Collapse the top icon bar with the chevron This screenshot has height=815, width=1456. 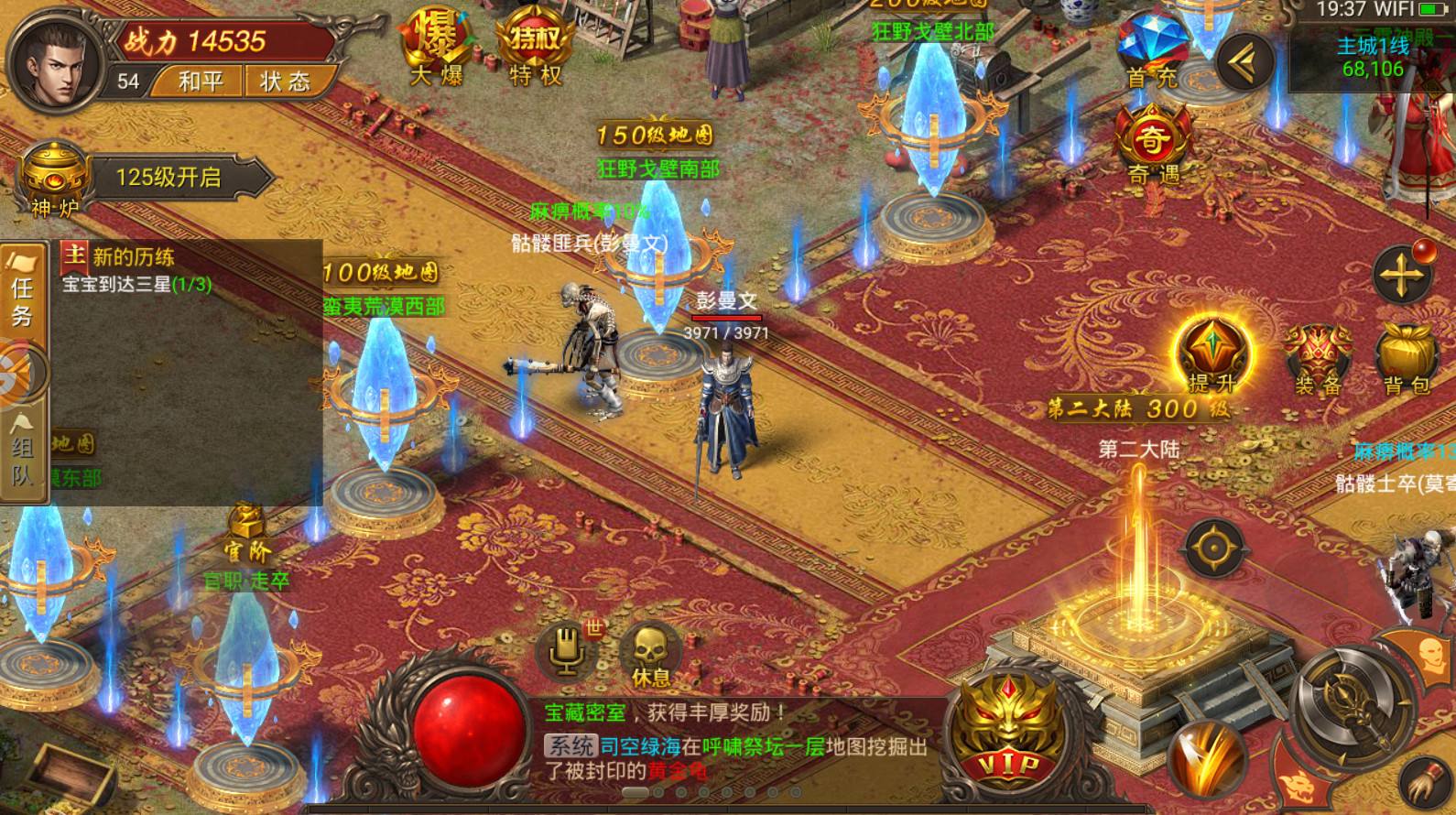click(x=1242, y=60)
